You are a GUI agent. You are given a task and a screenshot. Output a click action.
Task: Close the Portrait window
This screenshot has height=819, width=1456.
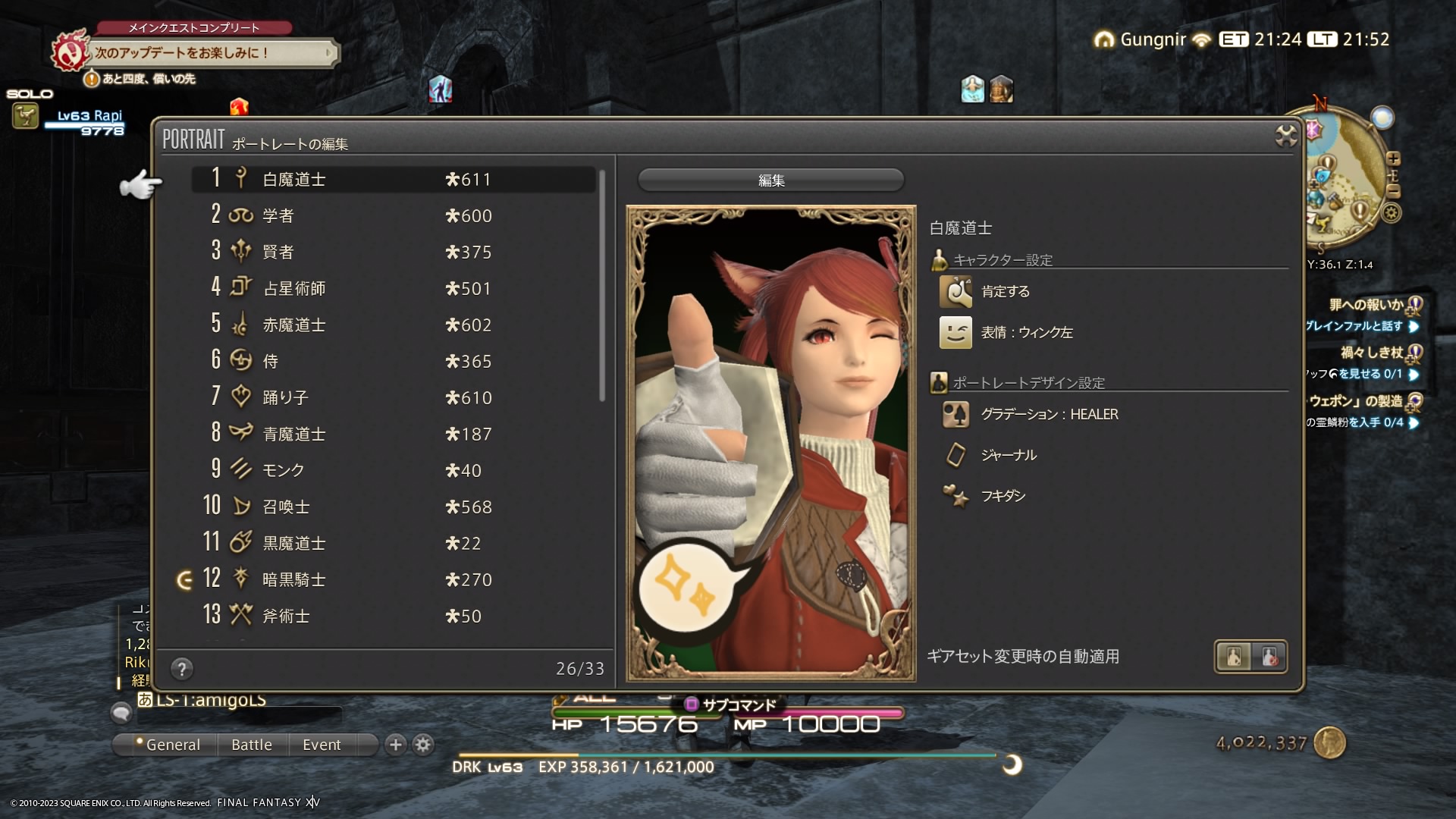[x=1286, y=136]
